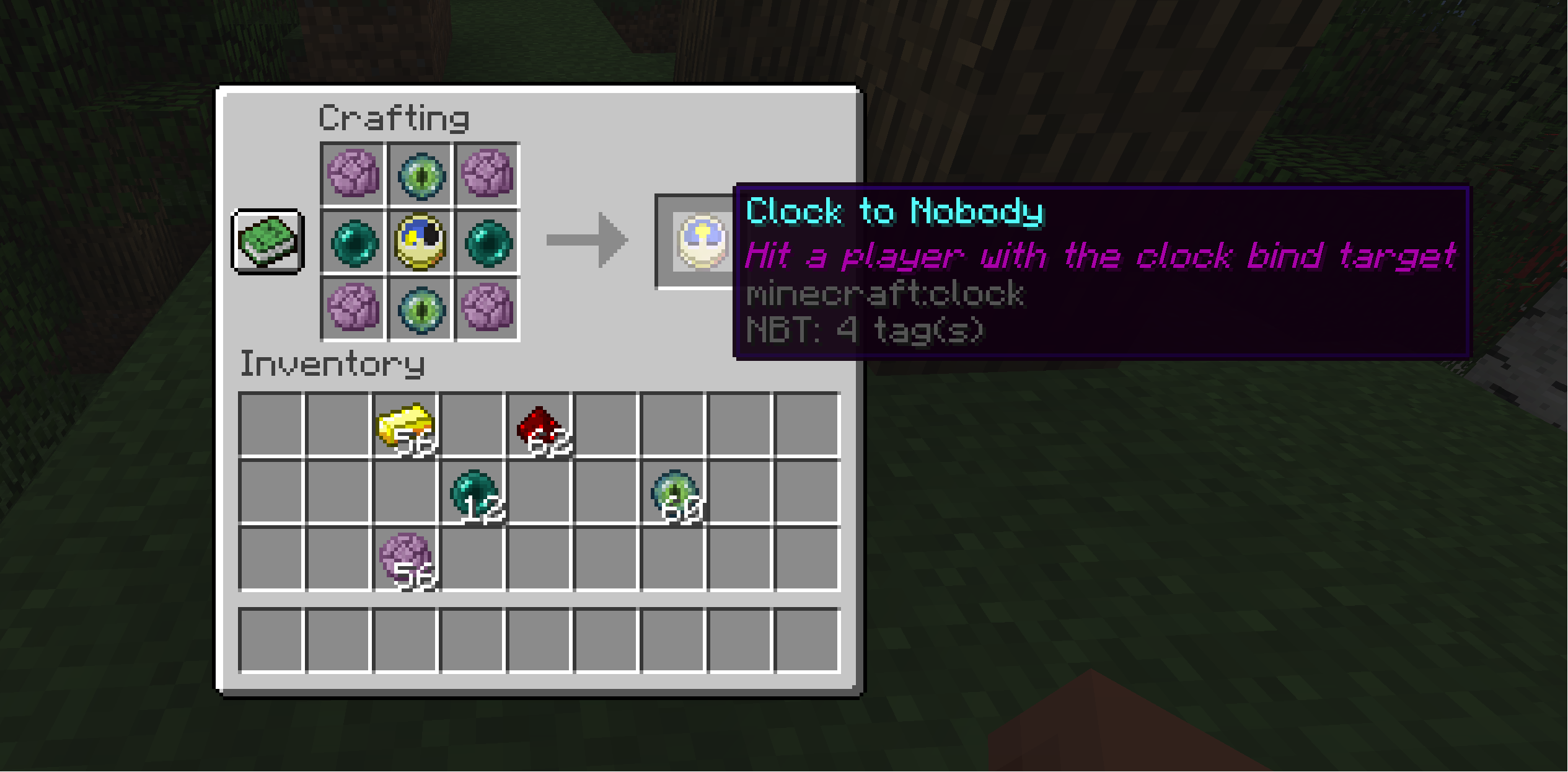Select the stack of 12 ender pearls
This screenshot has height=772, width=1568.
(x=473, y=494)
